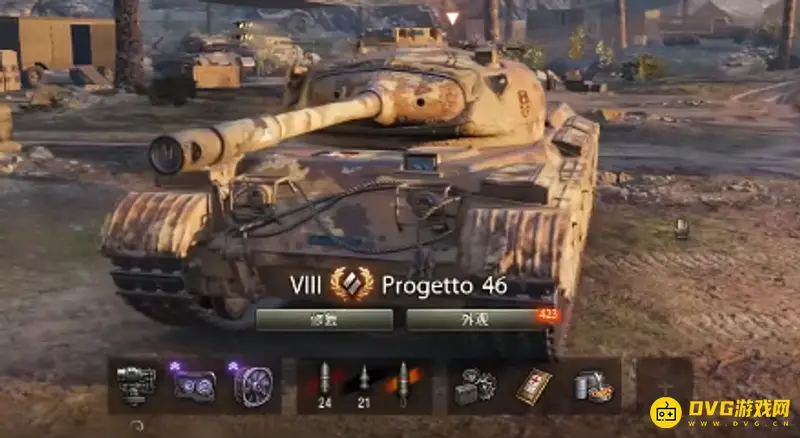Screen dimensions: 800x438
Task: Select the optics equipment slot
Action: 193,385
